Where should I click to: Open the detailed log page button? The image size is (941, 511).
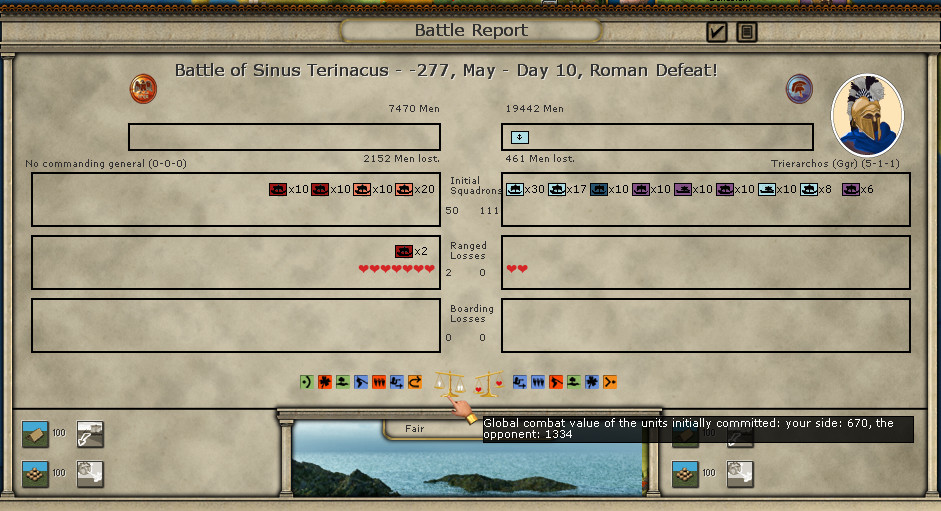coord(746,32)
